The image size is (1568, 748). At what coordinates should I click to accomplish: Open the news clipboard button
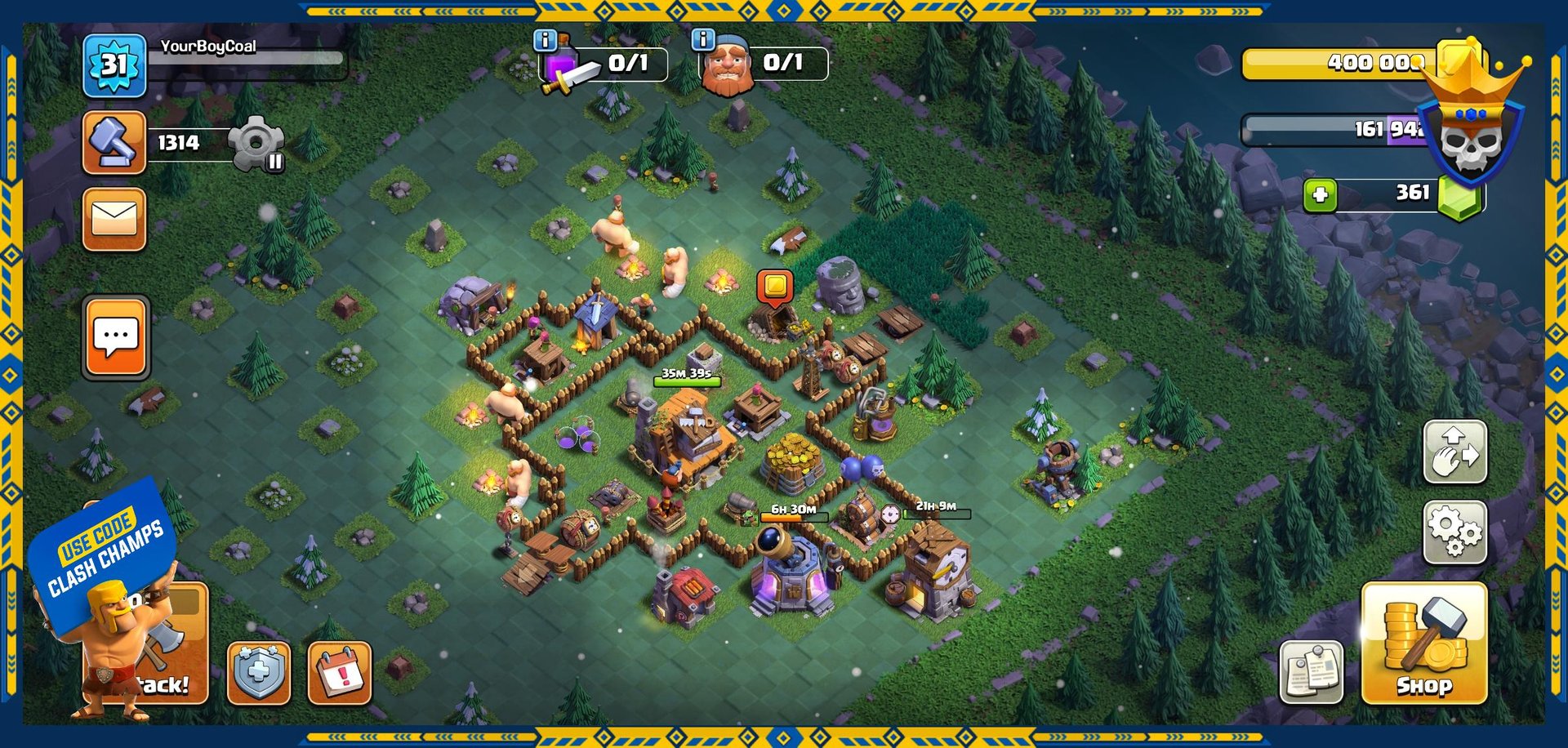tap(1311, 672)
